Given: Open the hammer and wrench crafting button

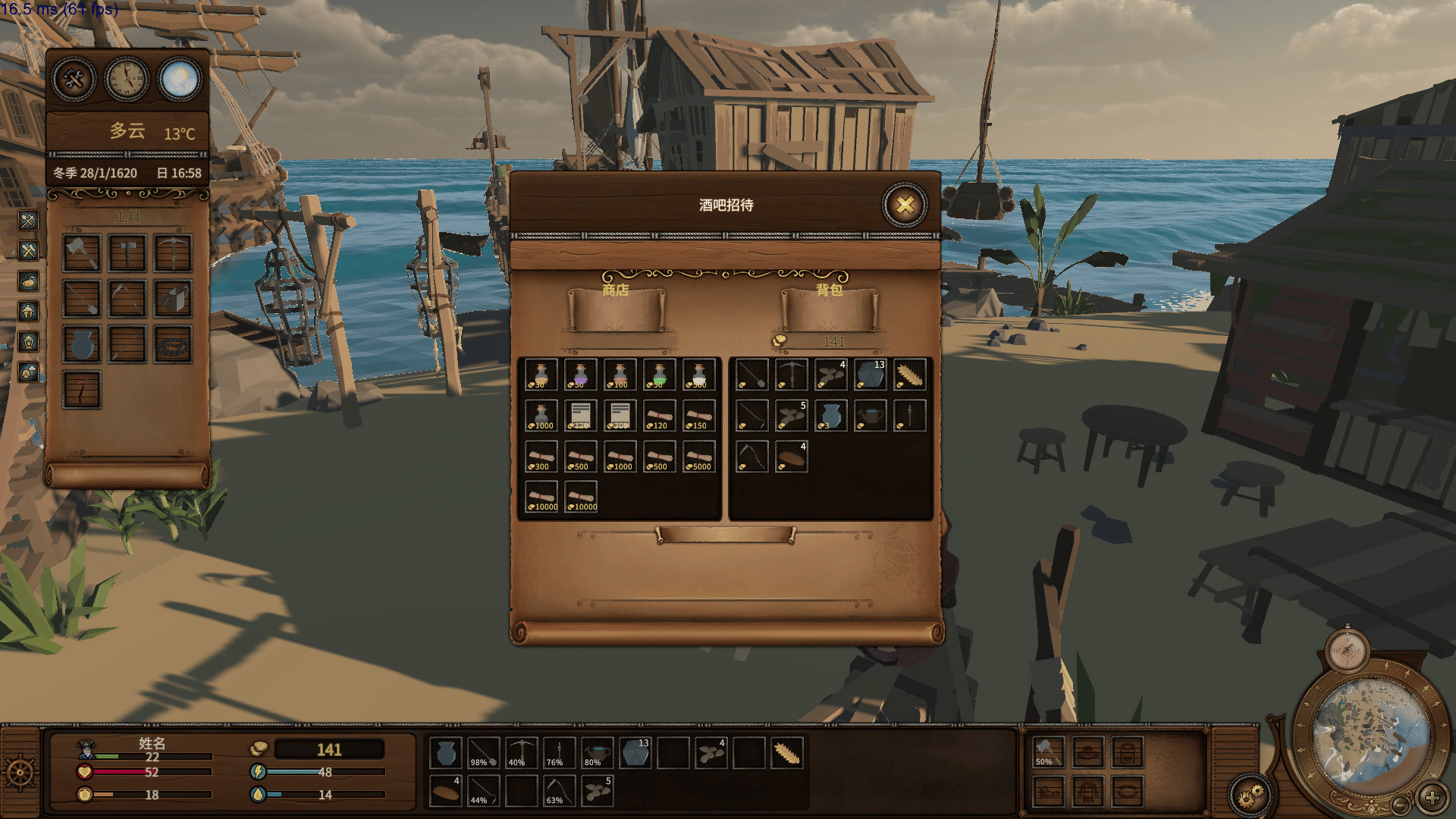Looking at the screenshot, I should [x=74, y=79].
